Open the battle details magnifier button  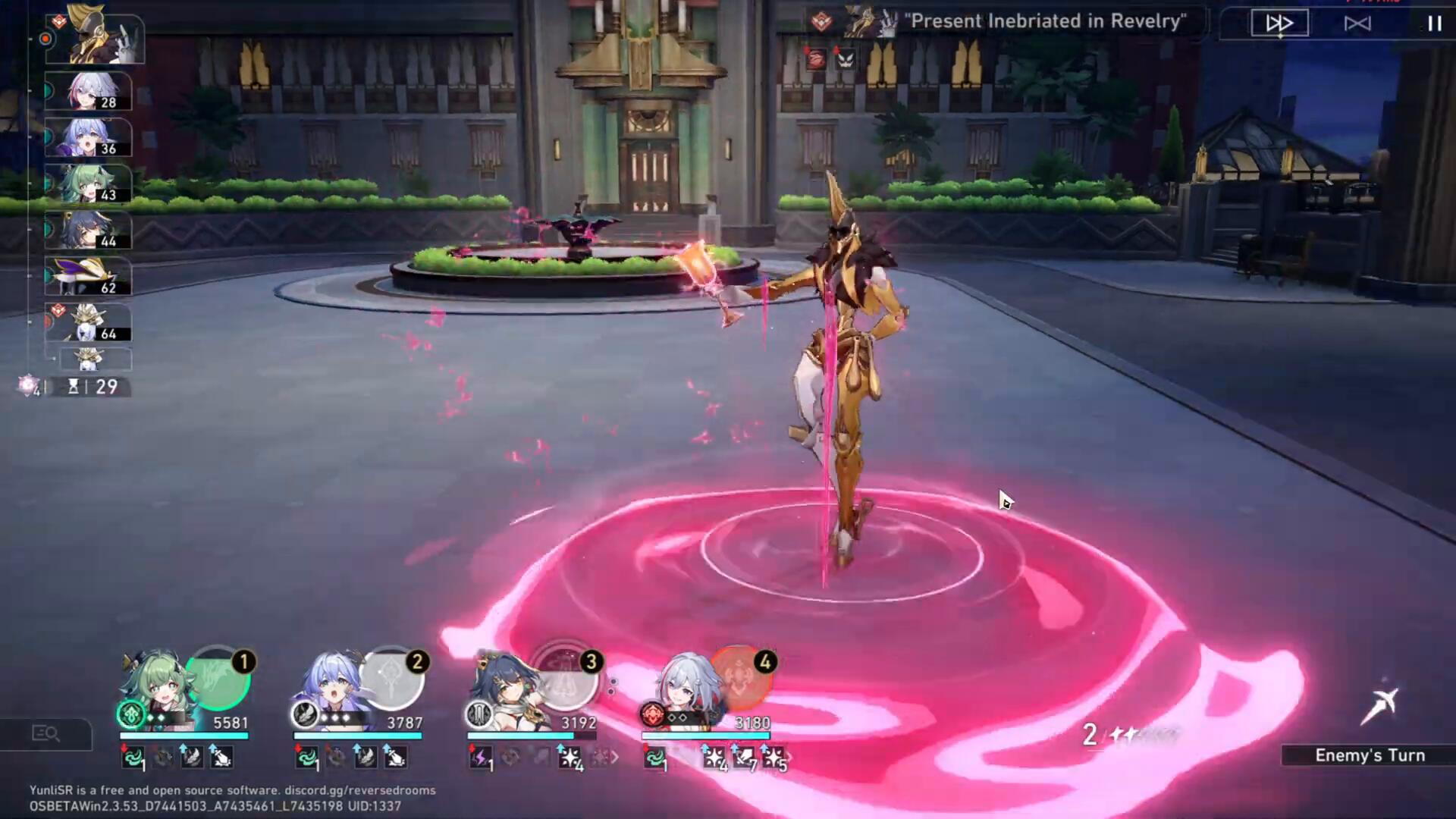pos(45,733)
